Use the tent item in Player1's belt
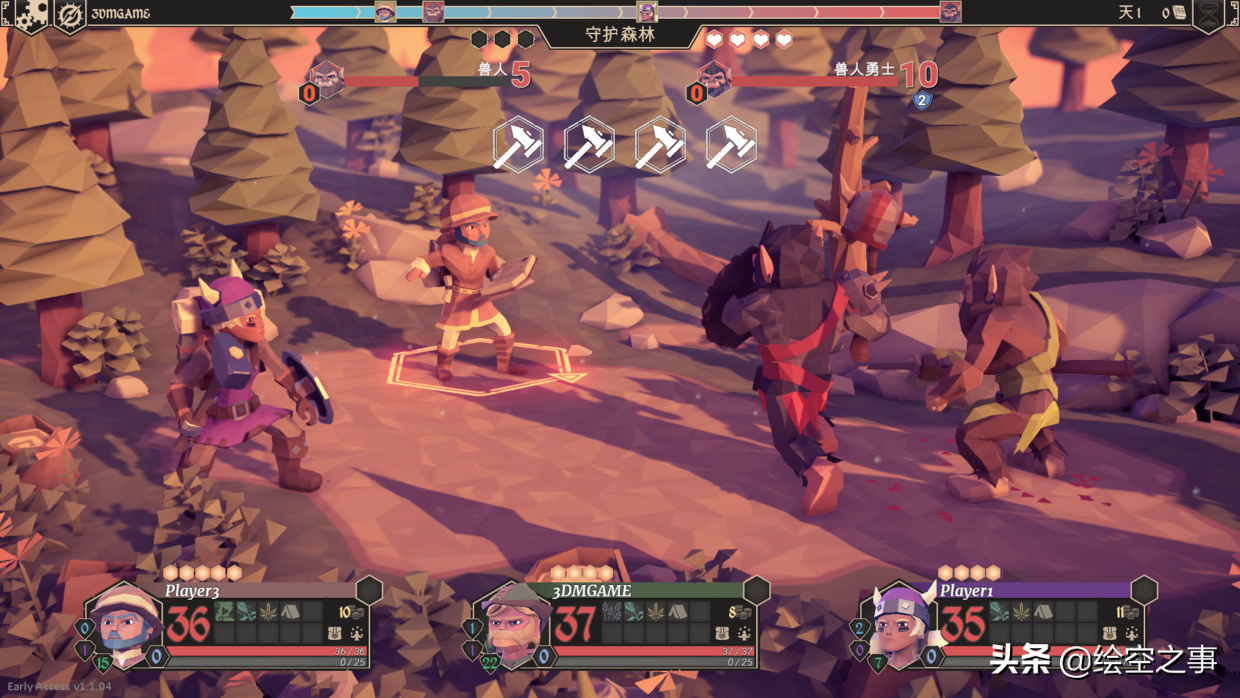Screen dimensions: 1240x698 [1043, 611]
